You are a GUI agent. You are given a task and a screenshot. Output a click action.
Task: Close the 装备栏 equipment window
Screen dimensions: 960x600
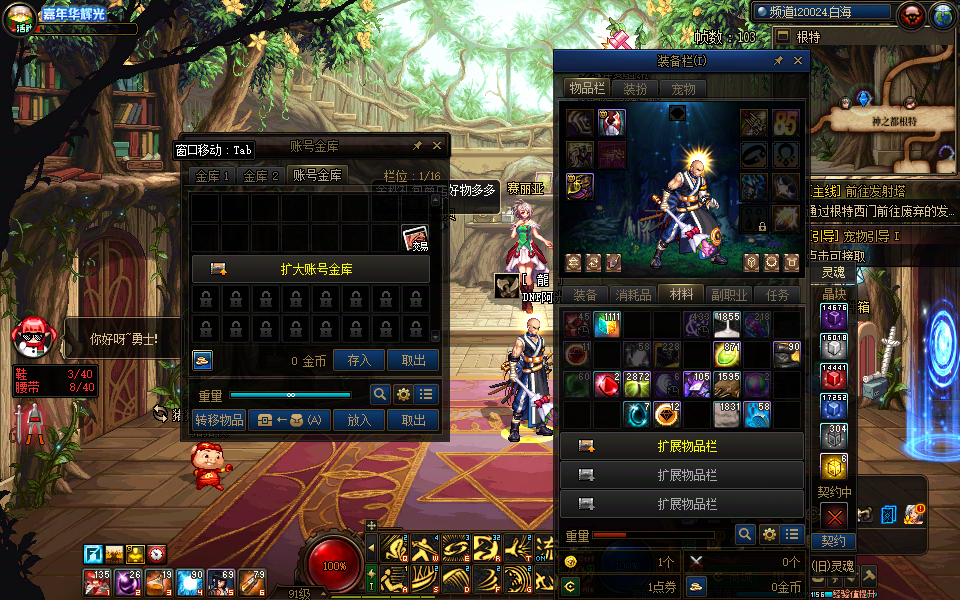tap(798, 61)
